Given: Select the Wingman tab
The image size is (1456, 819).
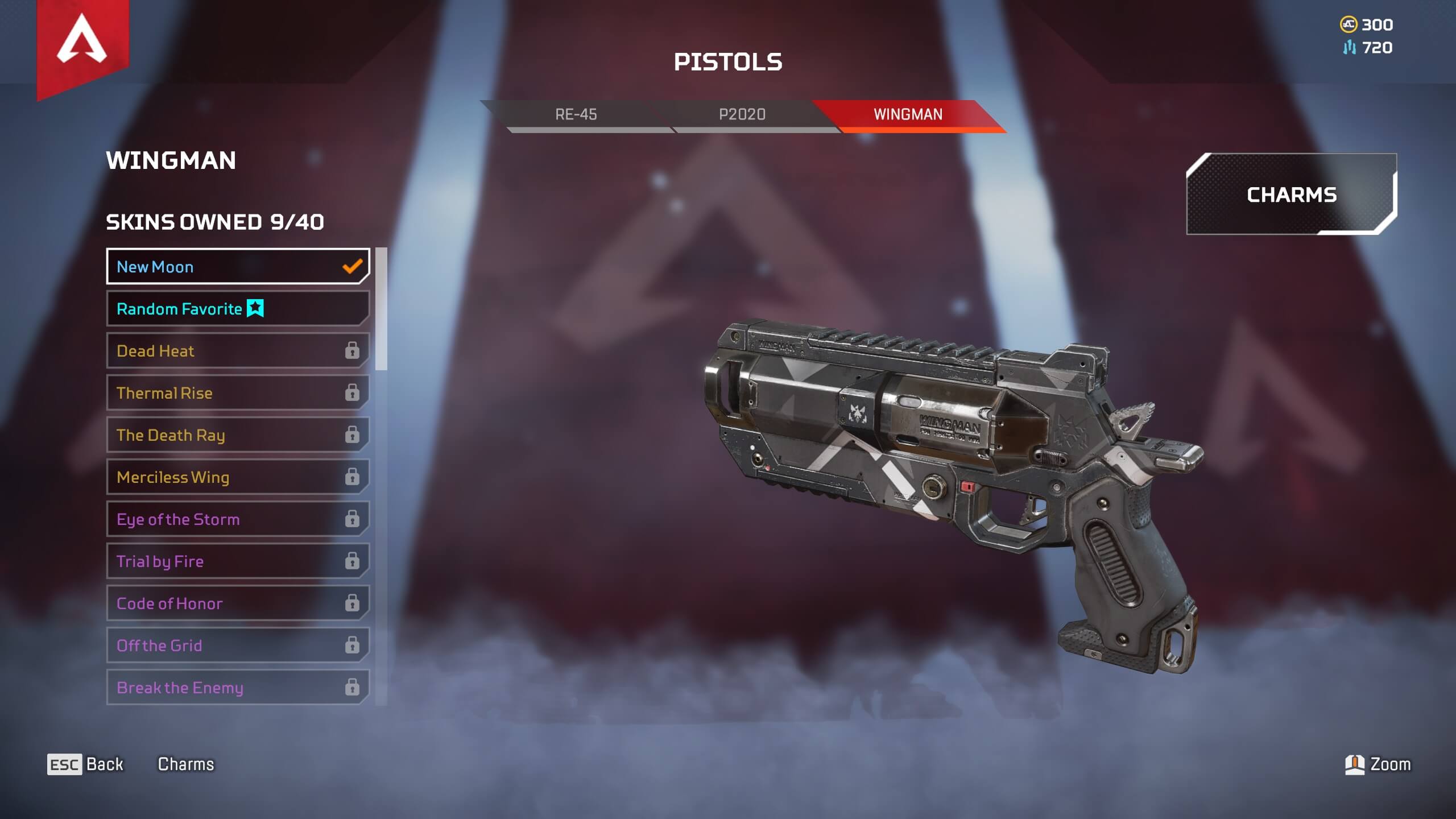Looking at the screenshot, I should pos(908,115).
